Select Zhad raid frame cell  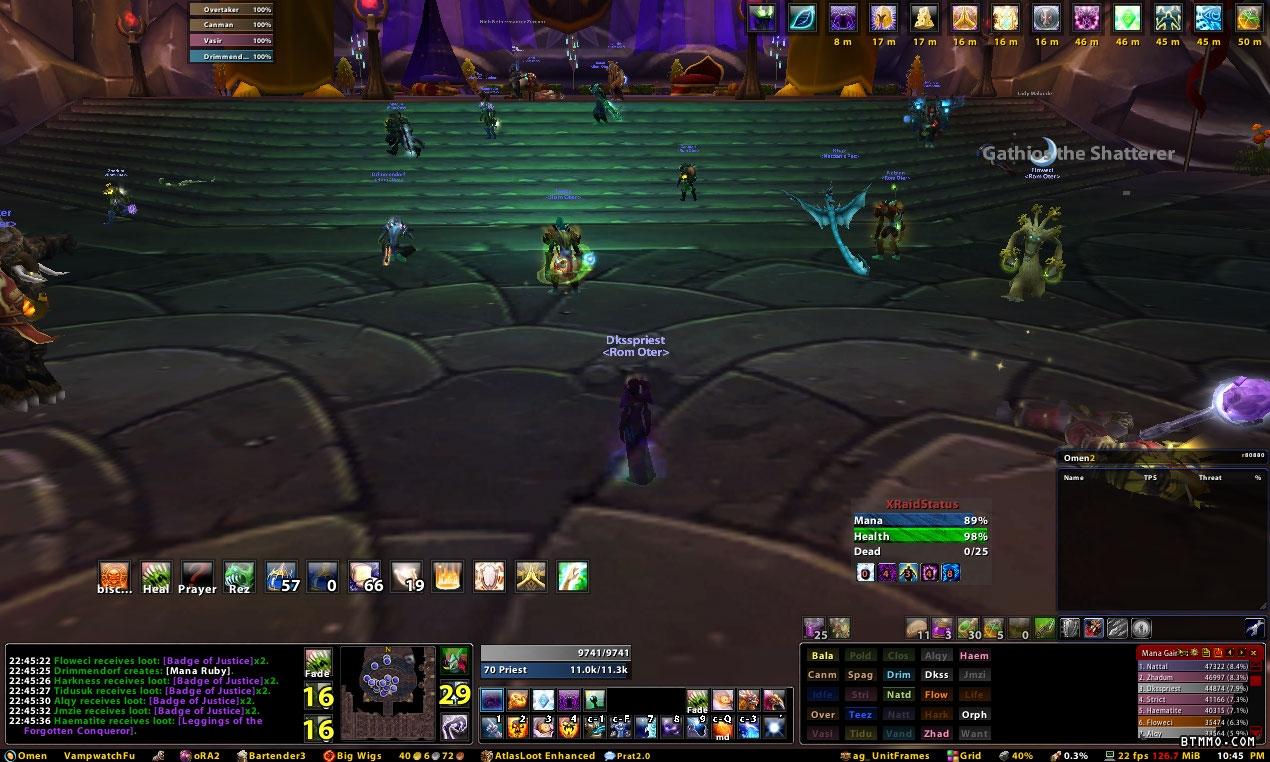pos(936,733)
